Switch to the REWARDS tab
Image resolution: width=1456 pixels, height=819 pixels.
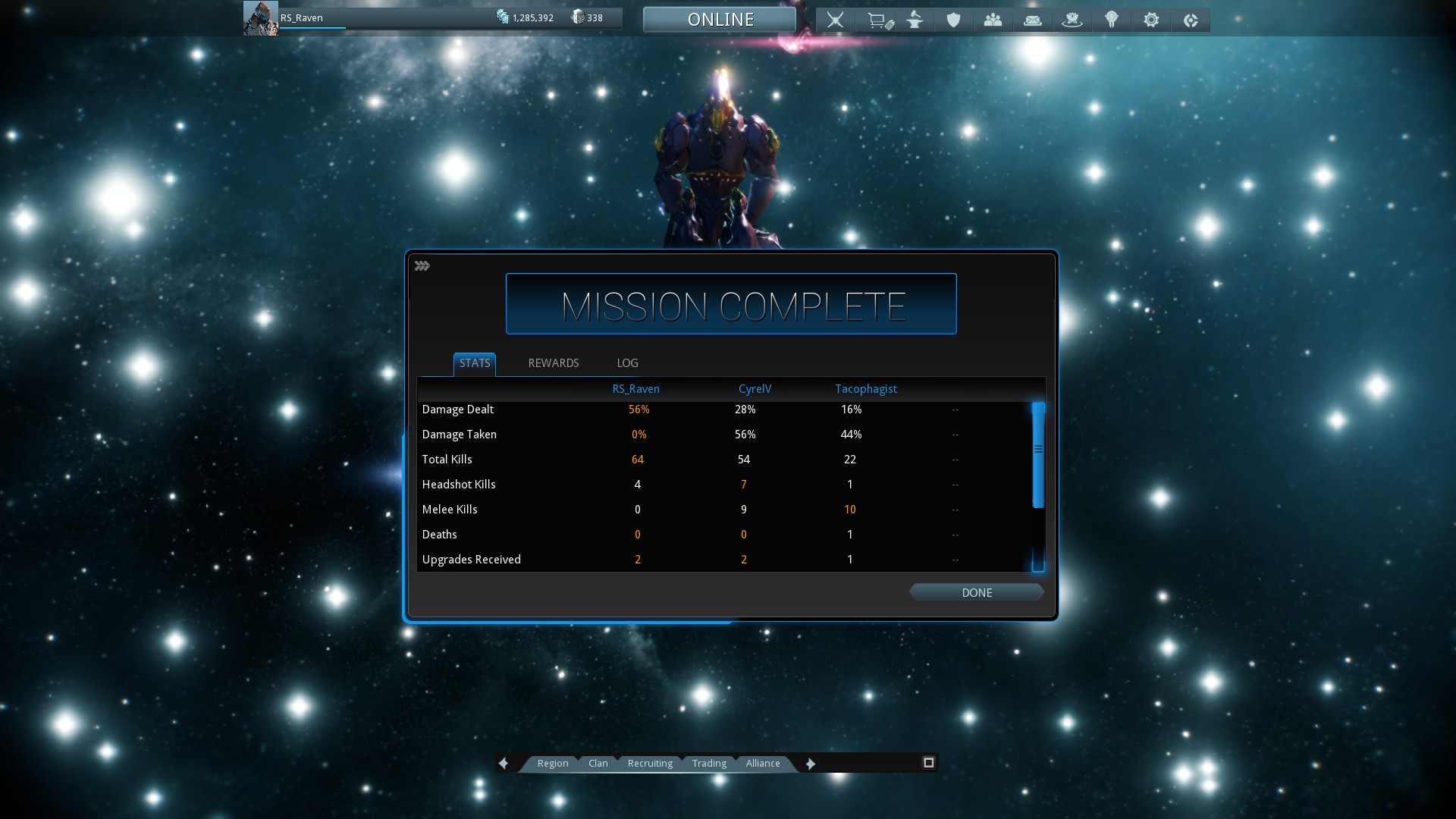[x=553, y=363]
